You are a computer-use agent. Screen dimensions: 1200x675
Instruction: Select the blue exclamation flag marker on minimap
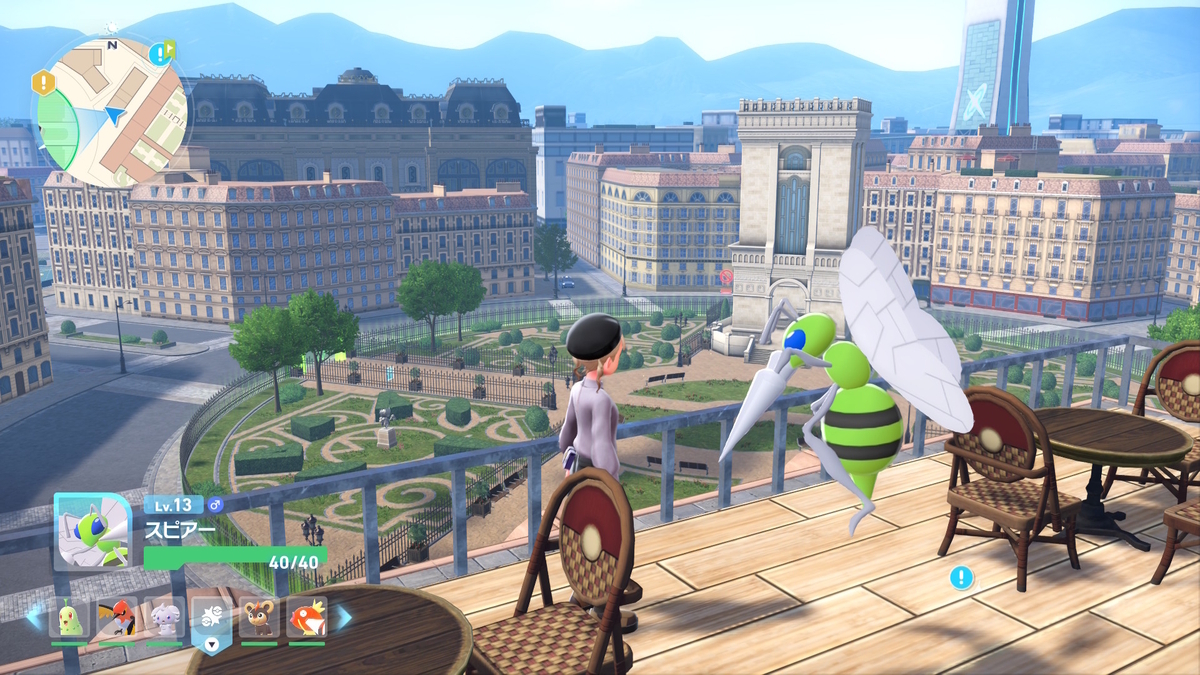click(160, 53)
